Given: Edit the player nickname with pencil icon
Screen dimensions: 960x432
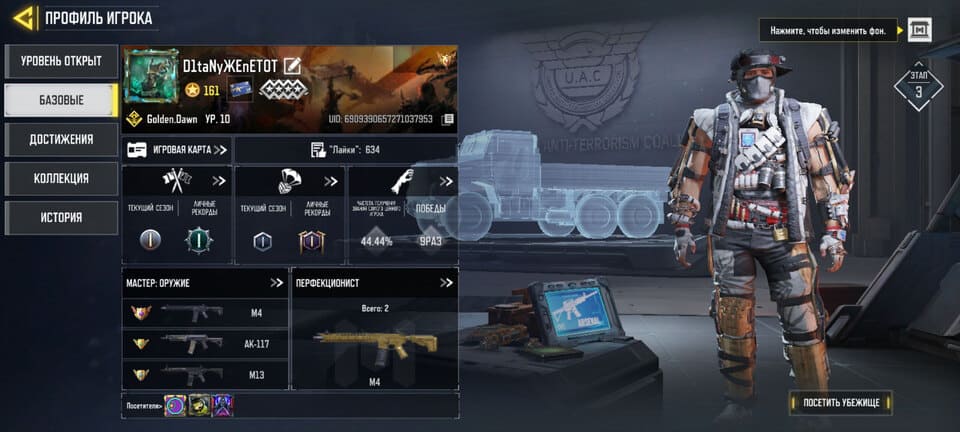Looking at the screenshot, I should click(292, 66).
